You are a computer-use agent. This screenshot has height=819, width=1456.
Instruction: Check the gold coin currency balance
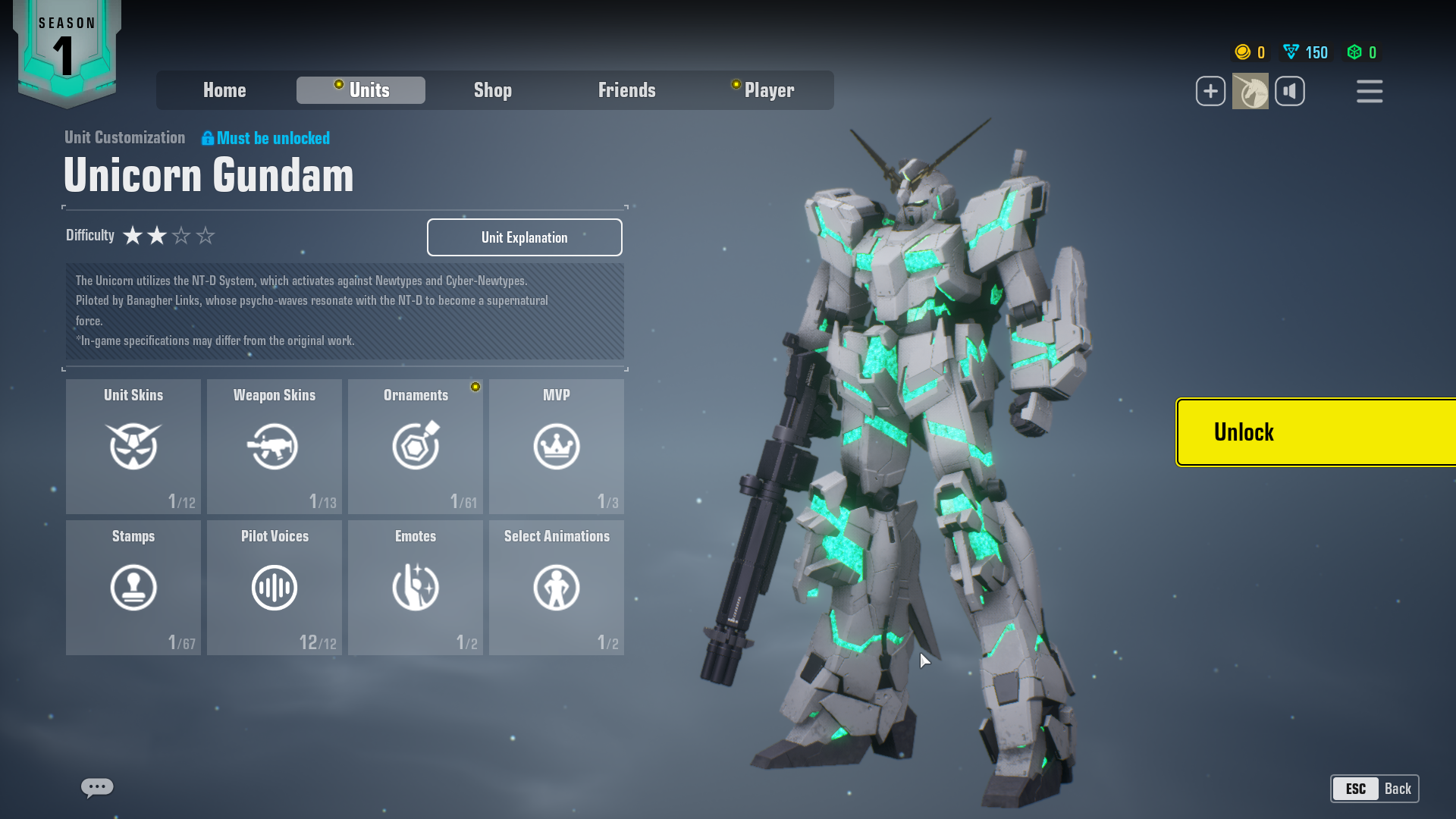pyautogui.click(x=1250, y=52)
